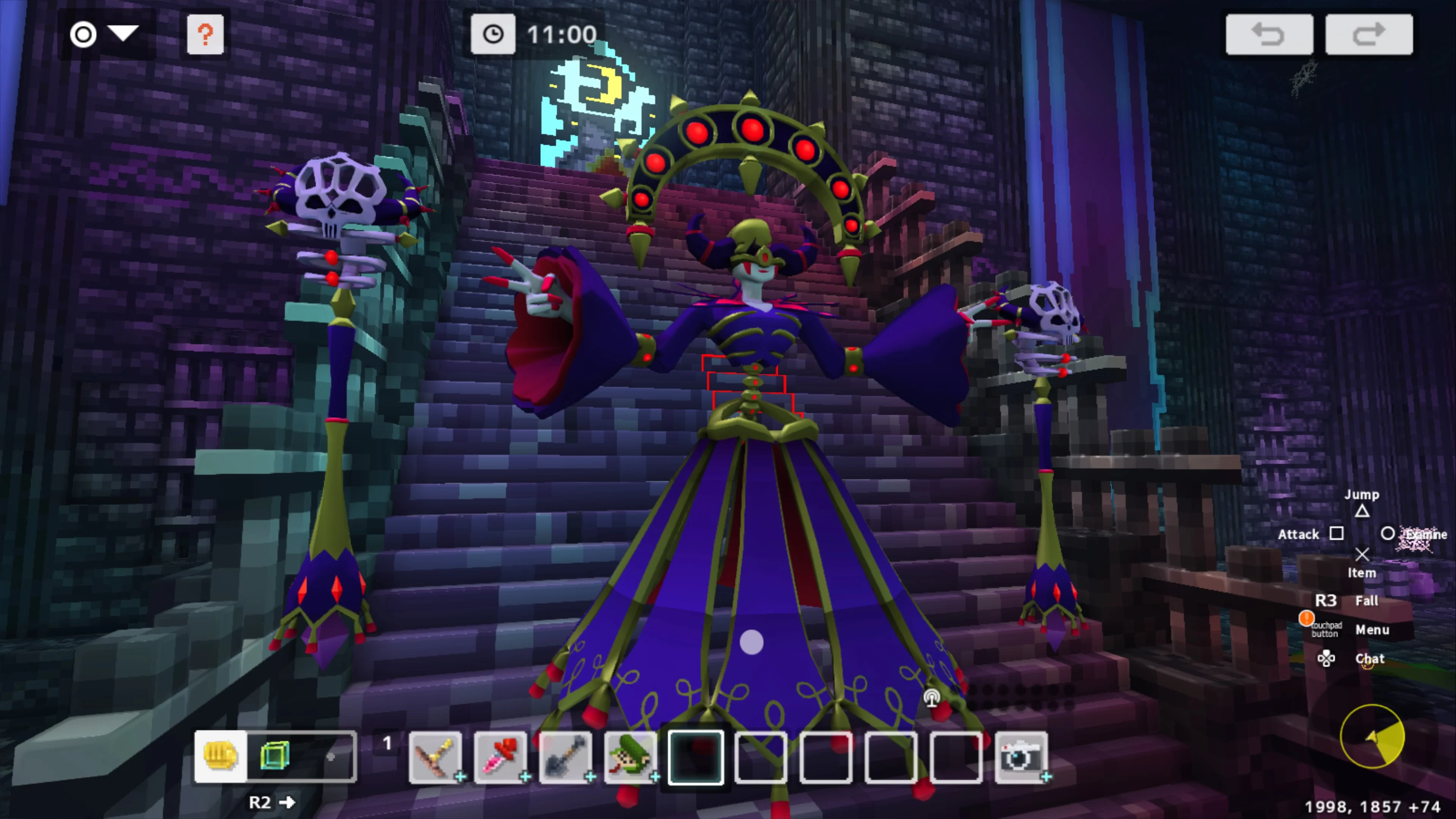
Task: Click the yellow compass dial
Action: click(1373, 736)
